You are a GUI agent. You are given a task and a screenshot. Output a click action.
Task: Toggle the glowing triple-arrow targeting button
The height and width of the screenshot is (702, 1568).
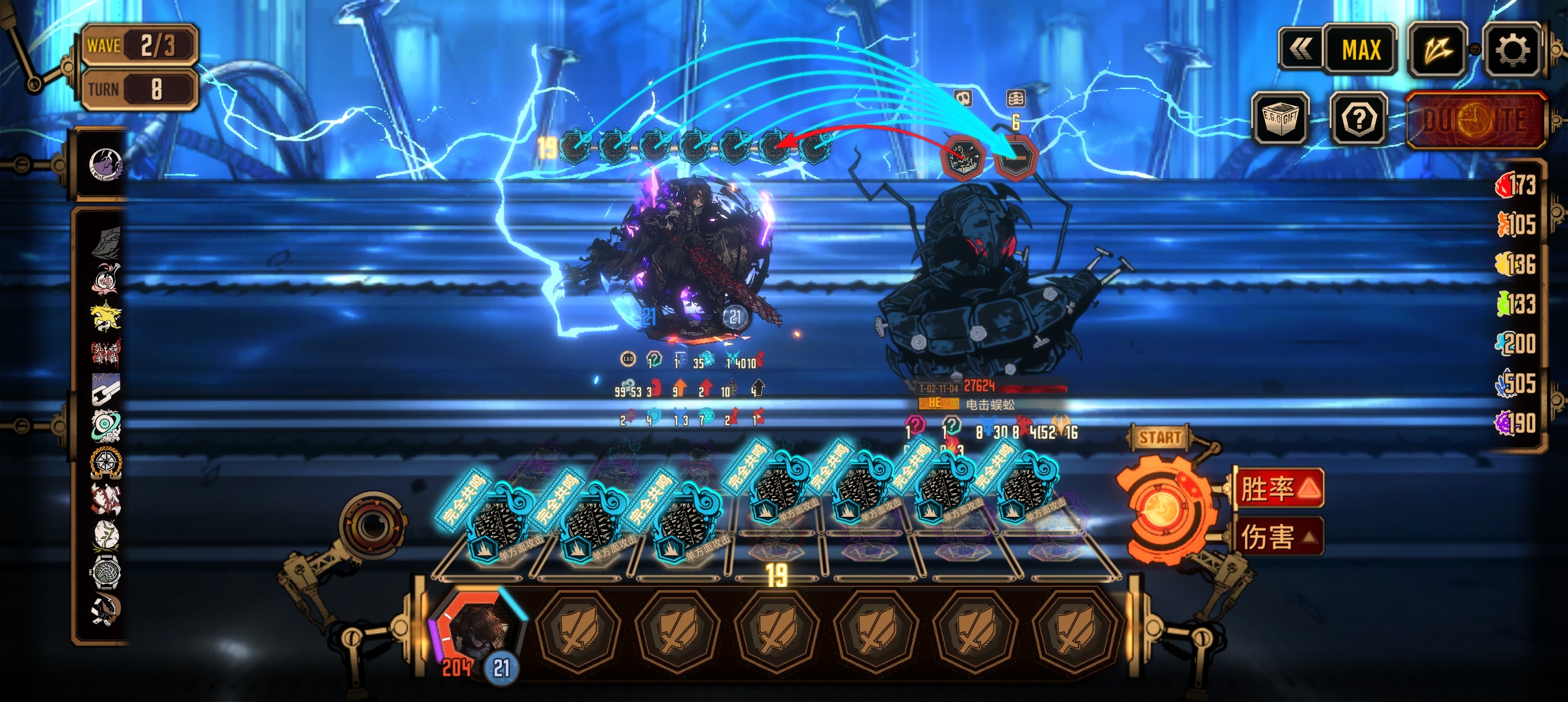pyautogui.click(x=1437, y=50)
